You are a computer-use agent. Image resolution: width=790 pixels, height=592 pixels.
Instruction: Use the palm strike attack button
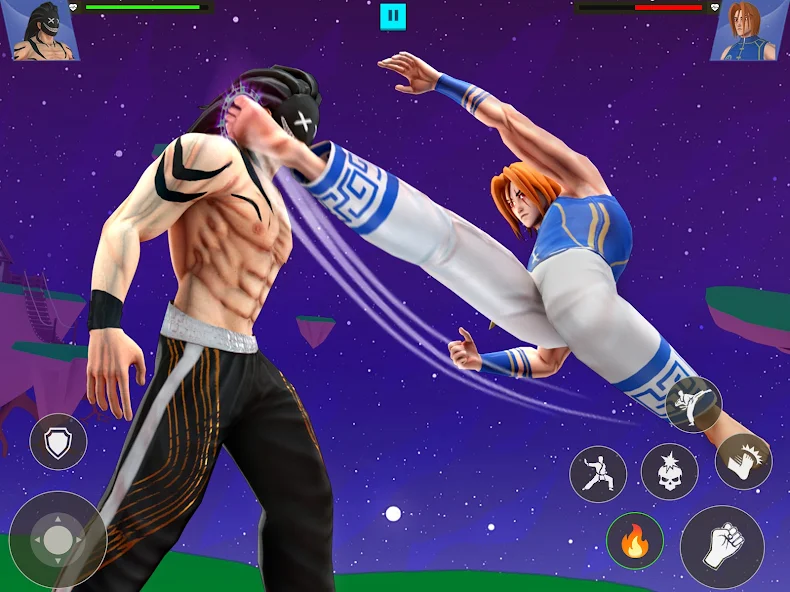744,462
